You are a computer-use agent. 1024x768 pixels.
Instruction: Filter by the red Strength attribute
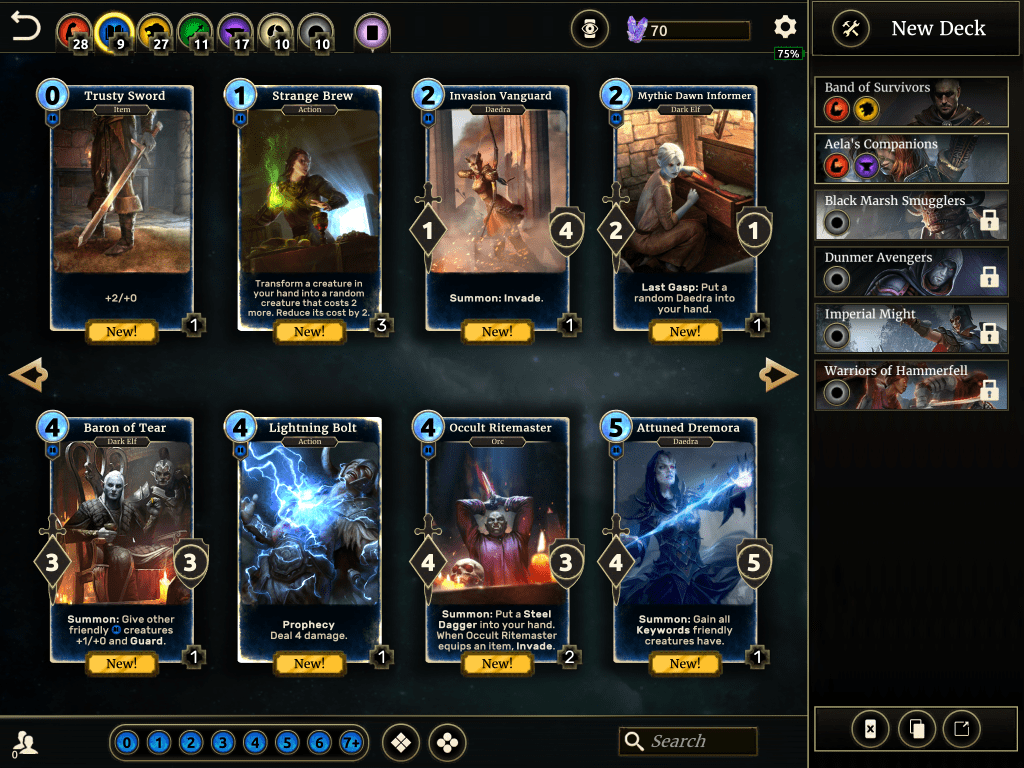(72, 31)
